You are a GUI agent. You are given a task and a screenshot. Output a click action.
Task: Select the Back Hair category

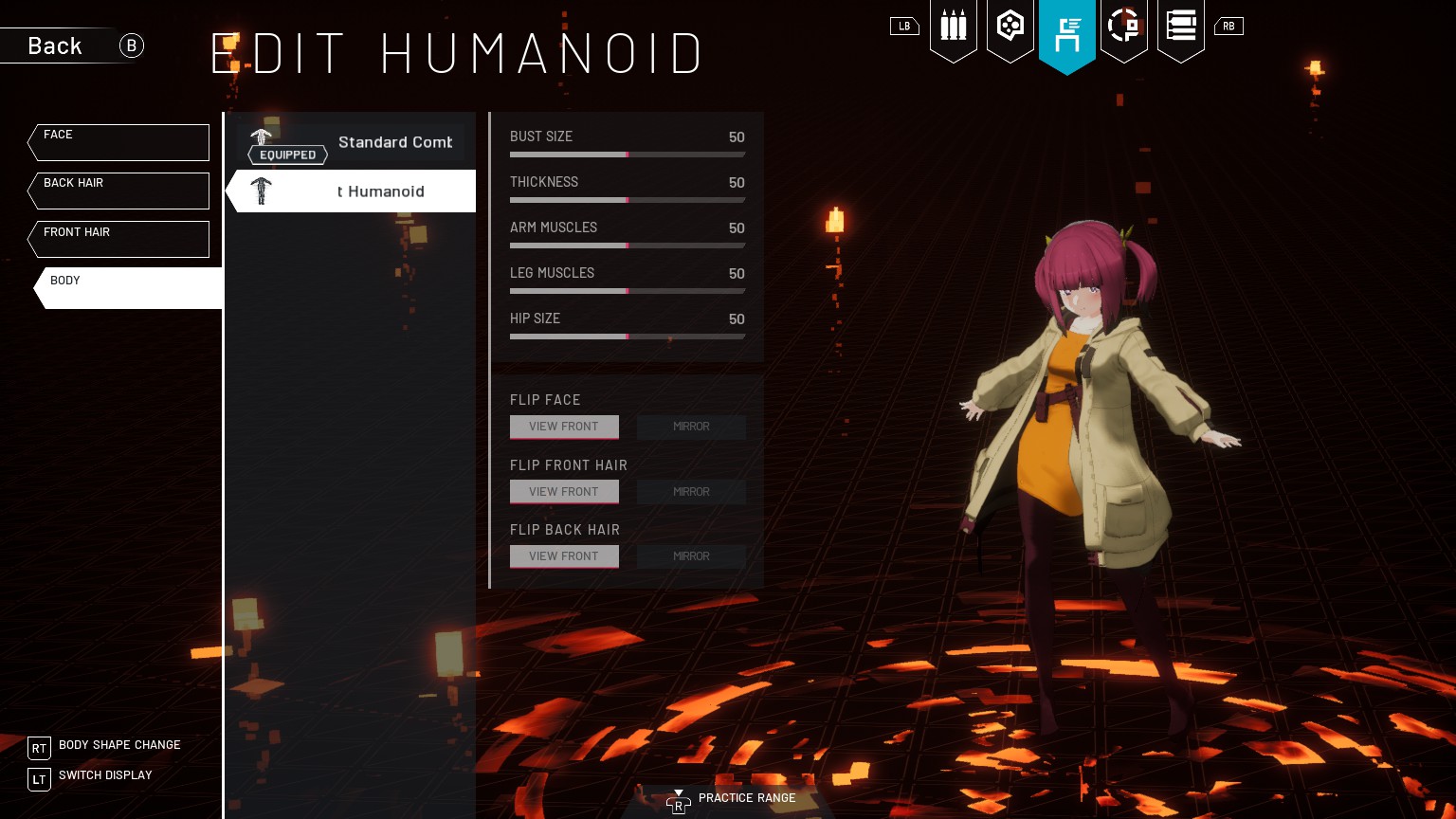118,191
